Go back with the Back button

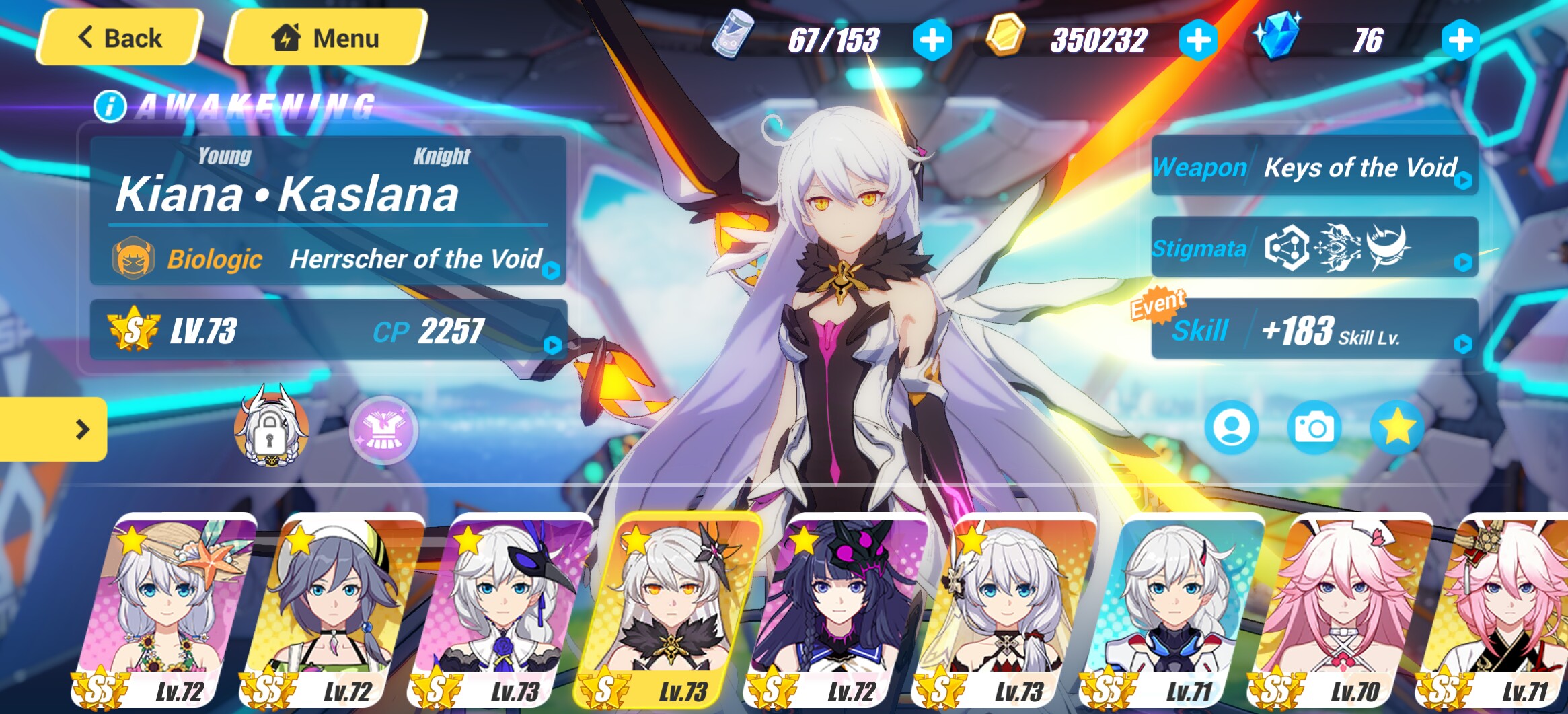120,38
